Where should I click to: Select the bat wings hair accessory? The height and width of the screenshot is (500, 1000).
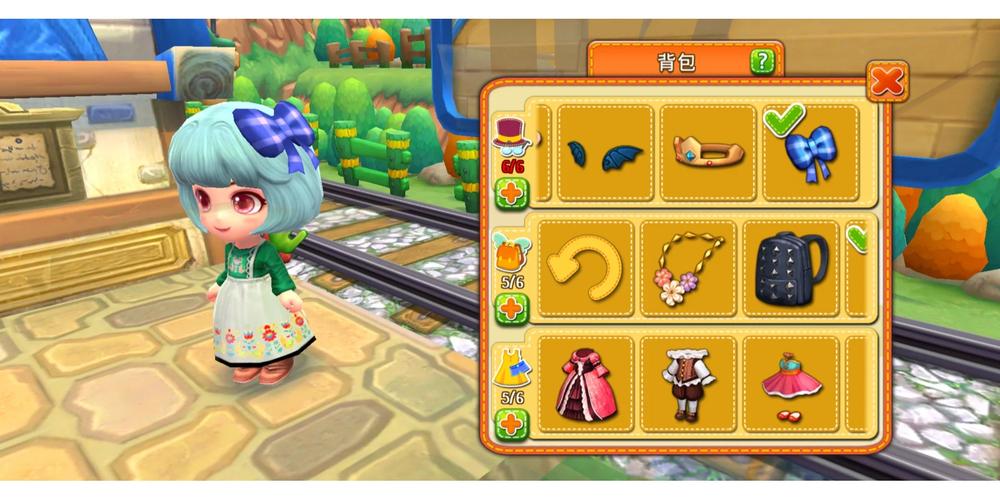[x=605, y=153]
